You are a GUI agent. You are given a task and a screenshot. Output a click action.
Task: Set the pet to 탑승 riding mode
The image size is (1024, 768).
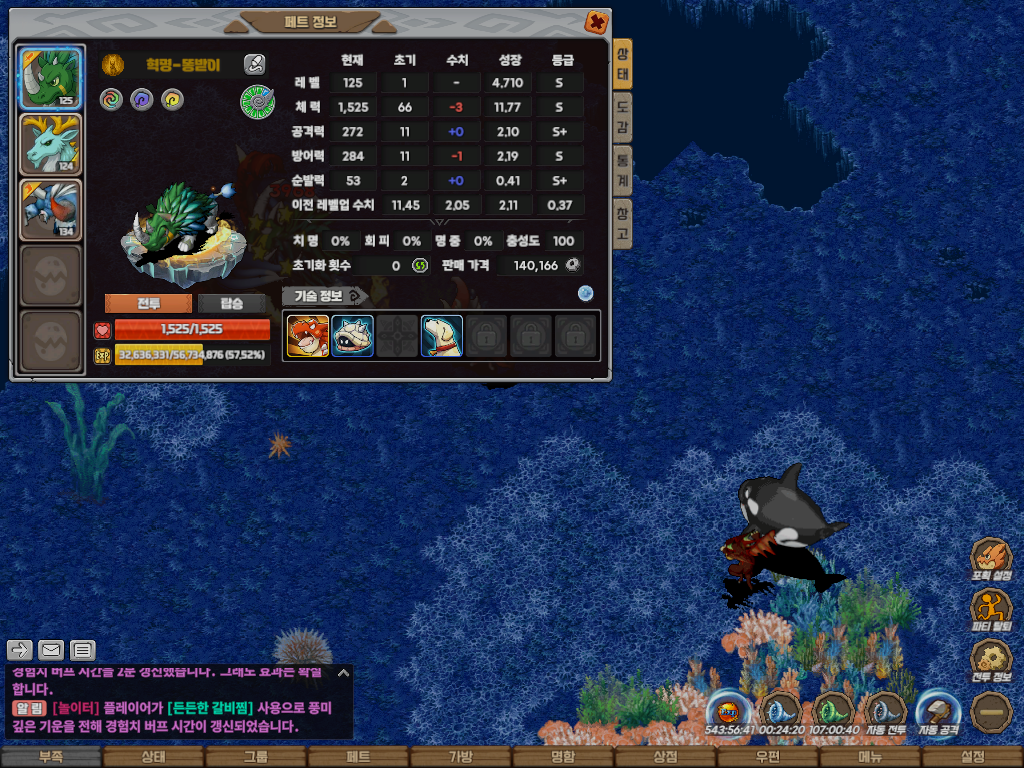(x=230, y=304)
